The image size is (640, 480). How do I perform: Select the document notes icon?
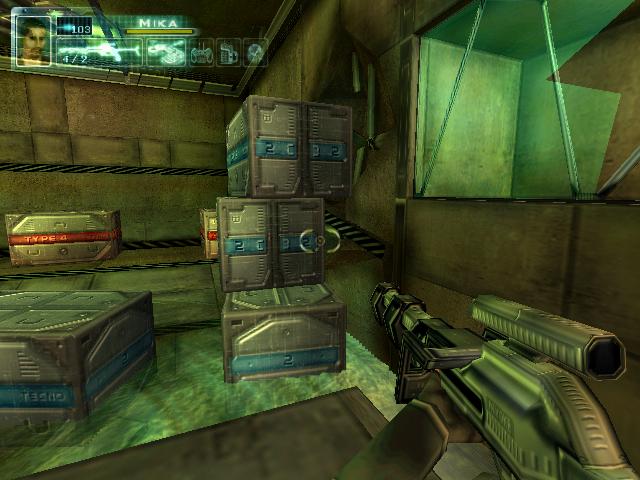[229, 51]
